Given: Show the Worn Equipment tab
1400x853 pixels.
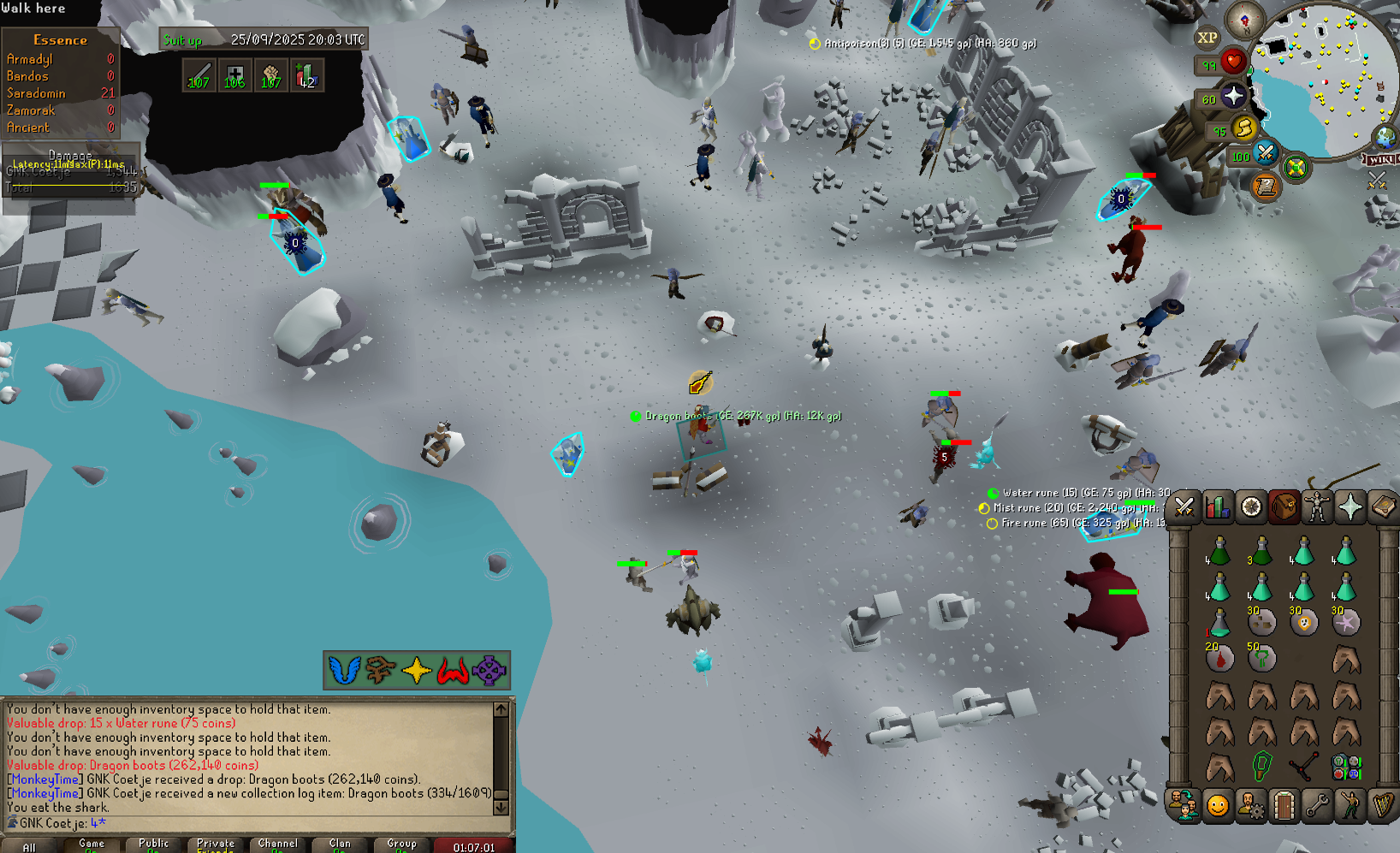Looking at the screenshot, I should click(x=1318, y=507).
